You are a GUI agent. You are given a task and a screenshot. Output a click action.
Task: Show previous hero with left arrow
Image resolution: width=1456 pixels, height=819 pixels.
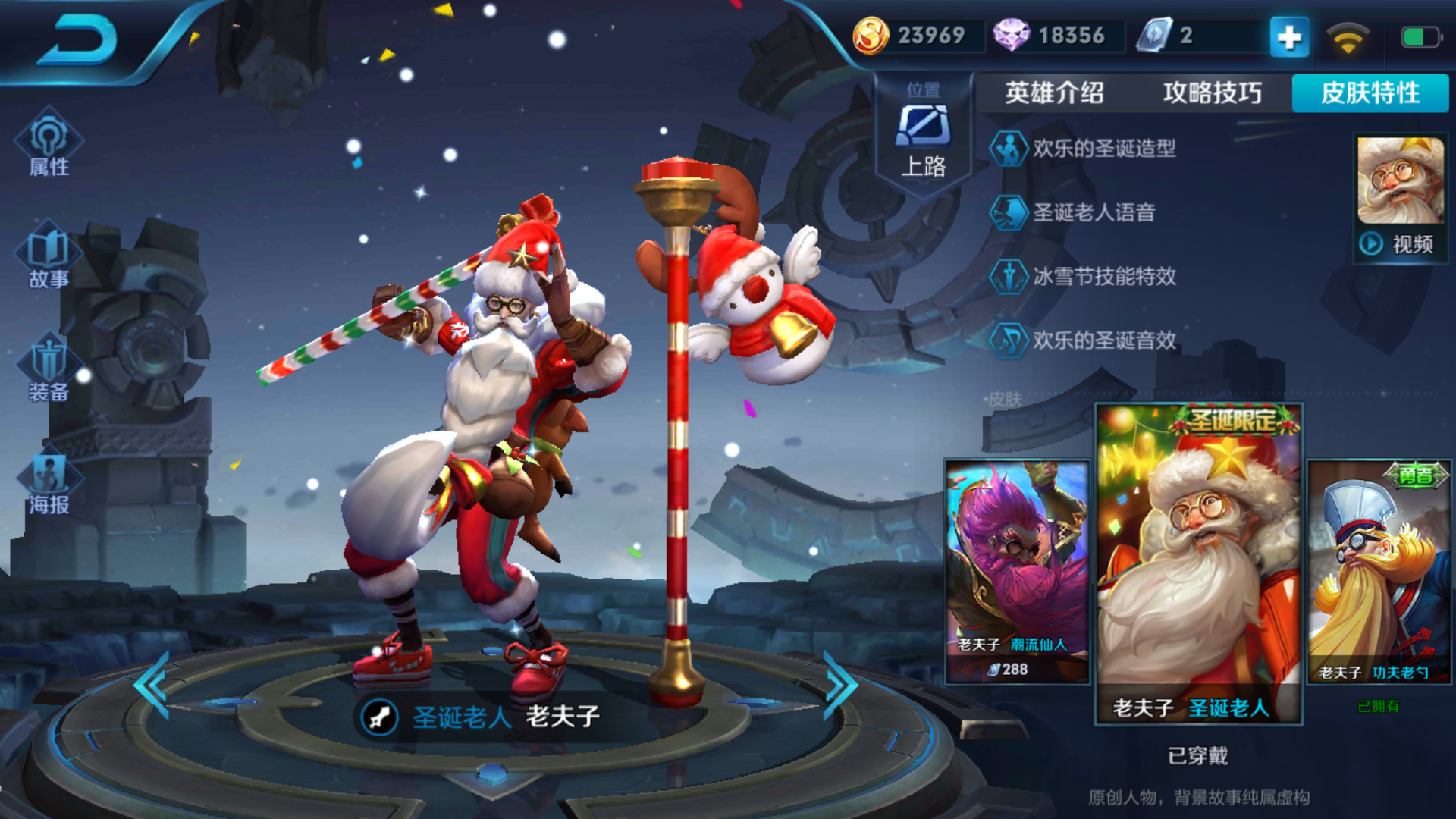(152, 686)
